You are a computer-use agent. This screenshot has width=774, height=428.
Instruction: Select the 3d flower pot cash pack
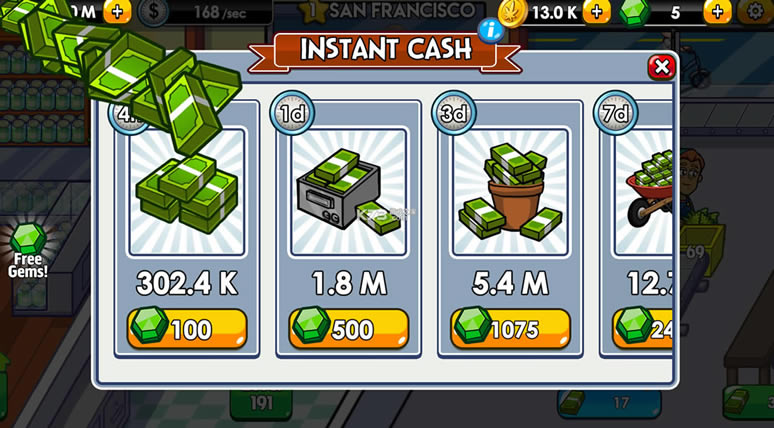point(510,192)
